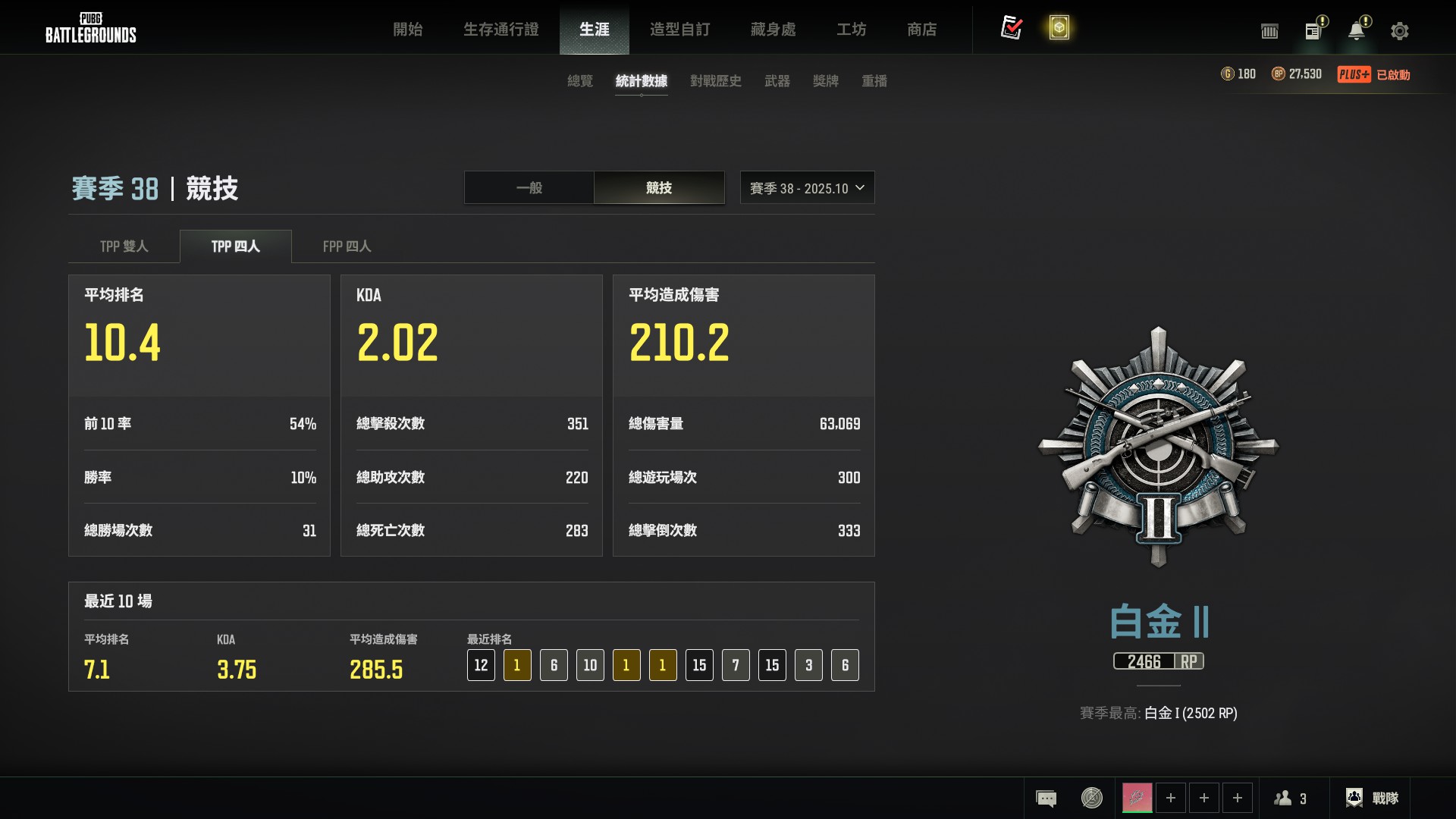1456x819 pixels.
Task: Show the 對戰歷史 match history tab
Action: (x=715, y=81)
